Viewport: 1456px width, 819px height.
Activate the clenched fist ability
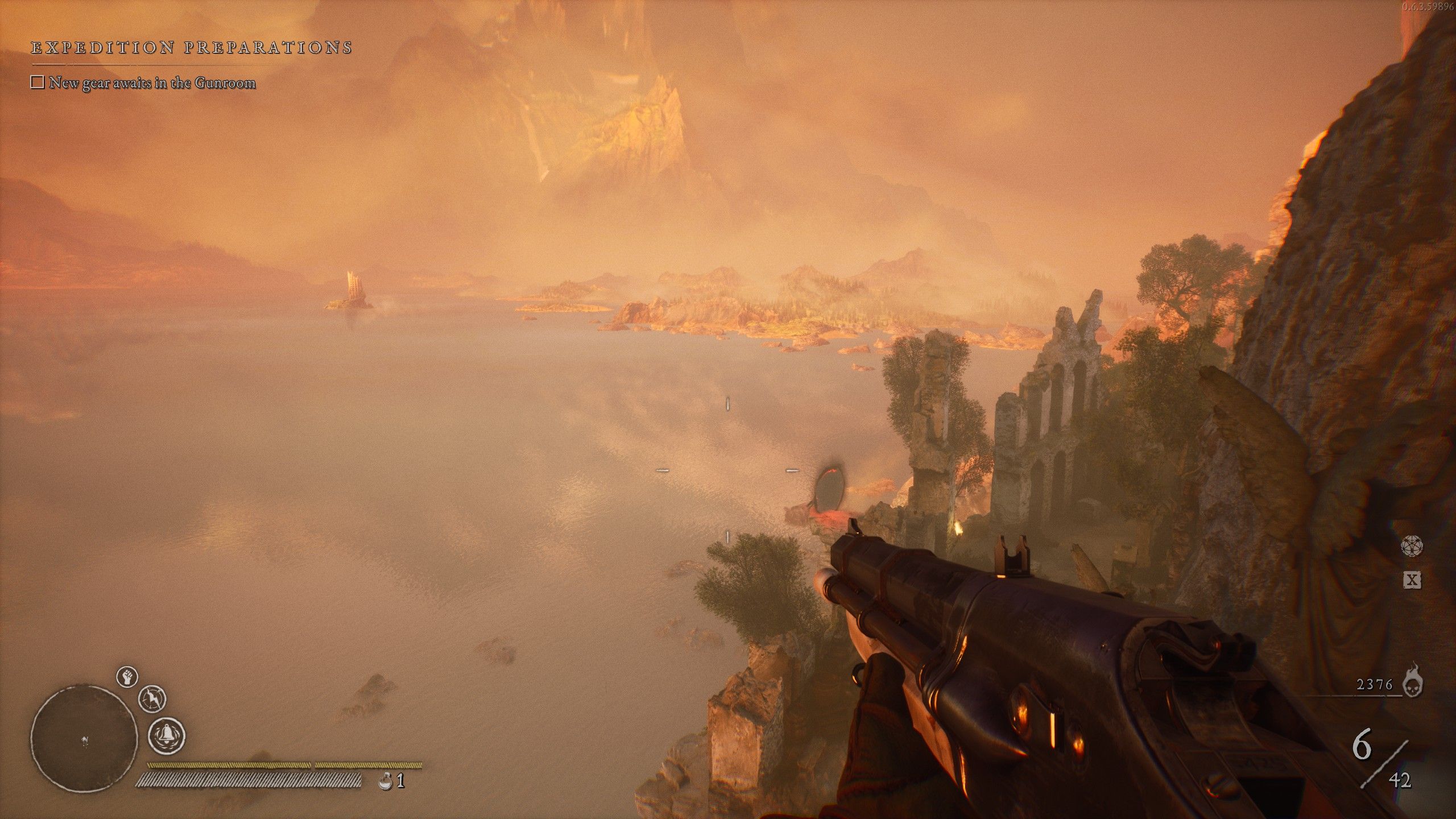tap(127, 677)
